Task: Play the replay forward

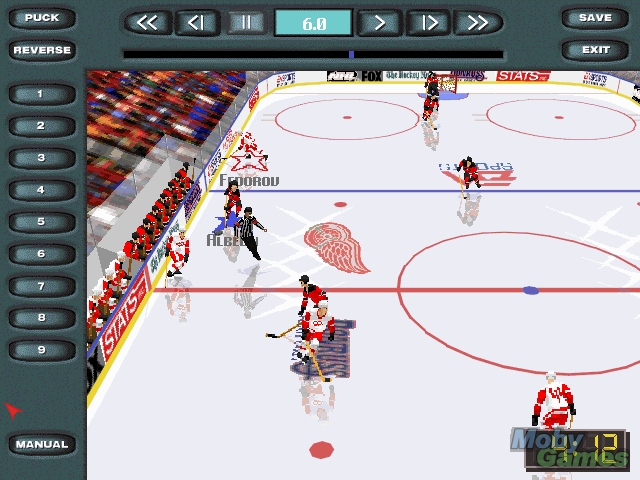Action: [380, 23]
